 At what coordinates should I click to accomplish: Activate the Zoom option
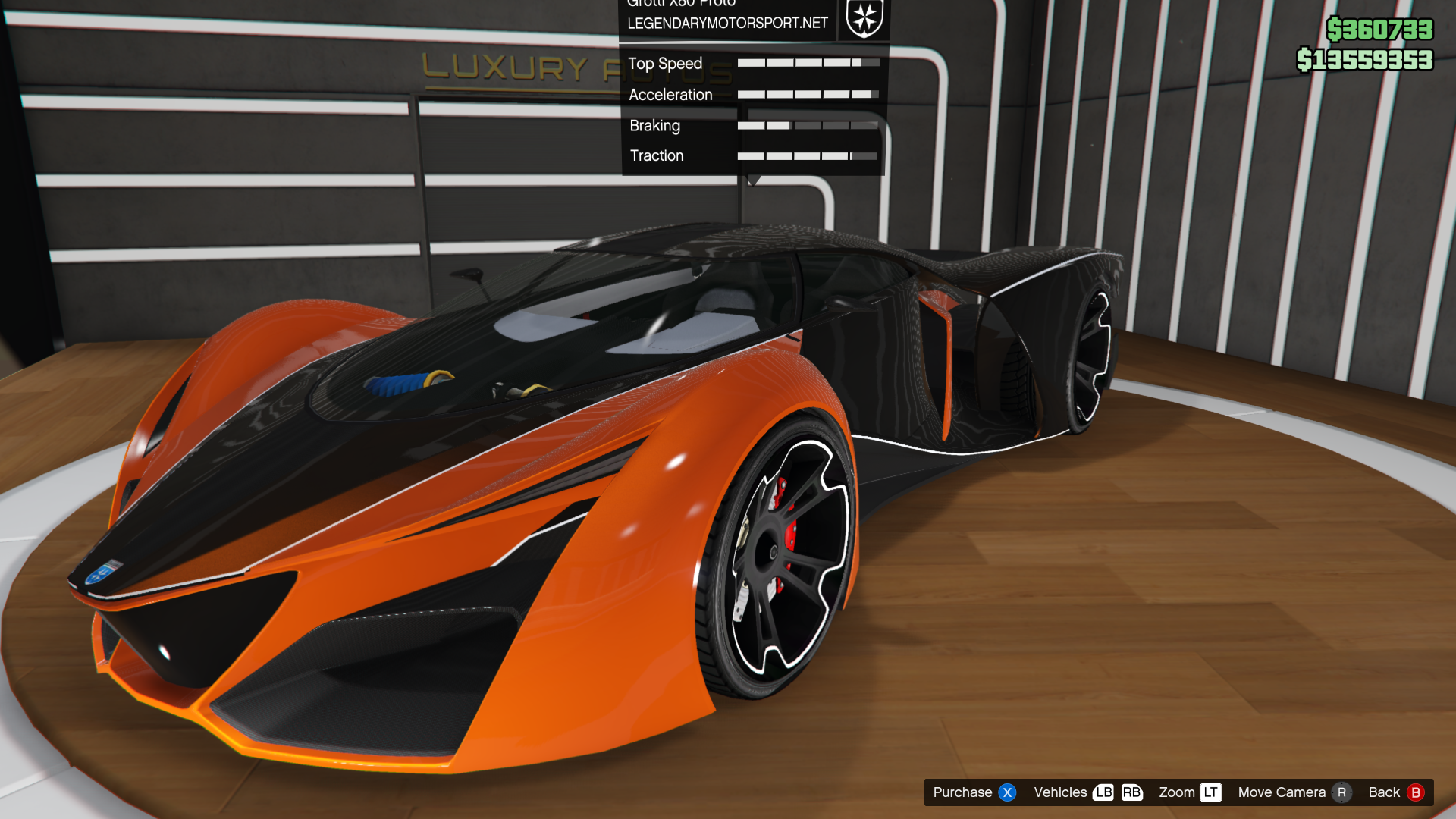pyautogui.click(x=1189, y=792)
